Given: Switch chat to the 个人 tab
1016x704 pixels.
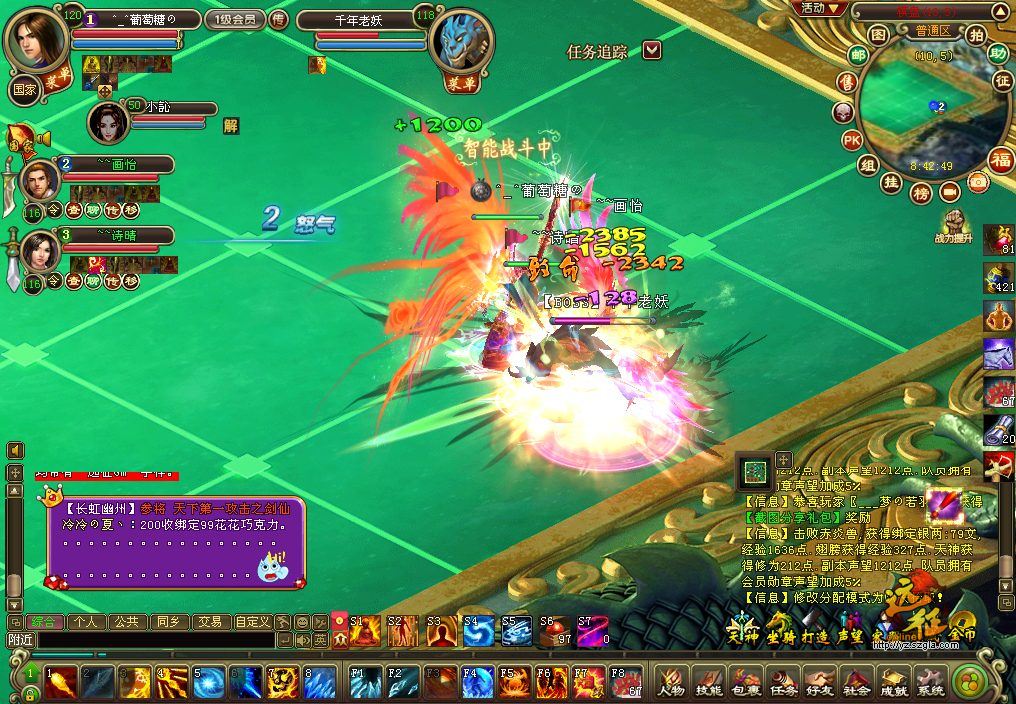Looking at the screenshot, I should click(84, 621).
